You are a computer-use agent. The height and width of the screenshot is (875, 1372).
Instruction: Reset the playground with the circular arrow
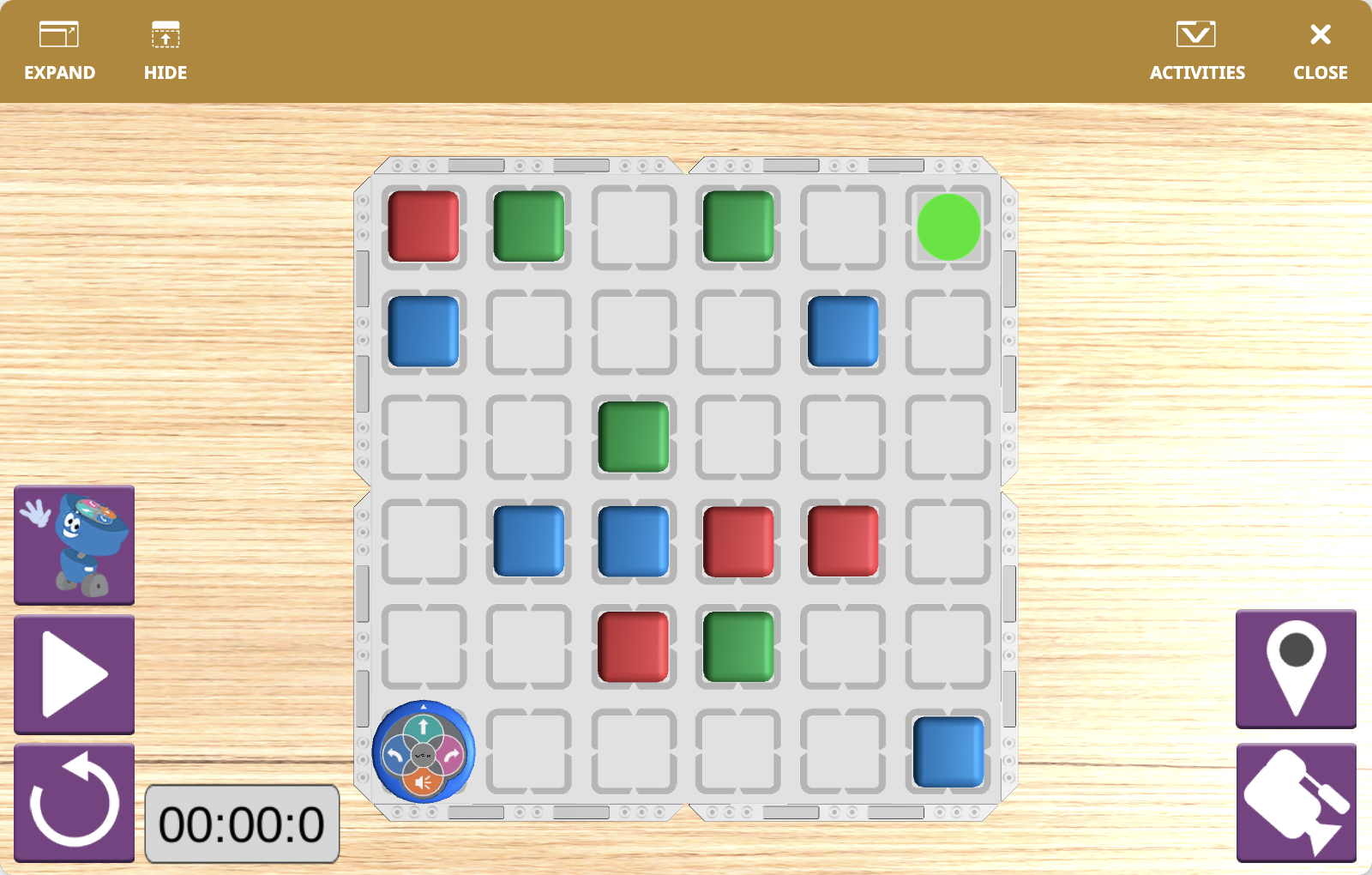[x=75, y=803]
